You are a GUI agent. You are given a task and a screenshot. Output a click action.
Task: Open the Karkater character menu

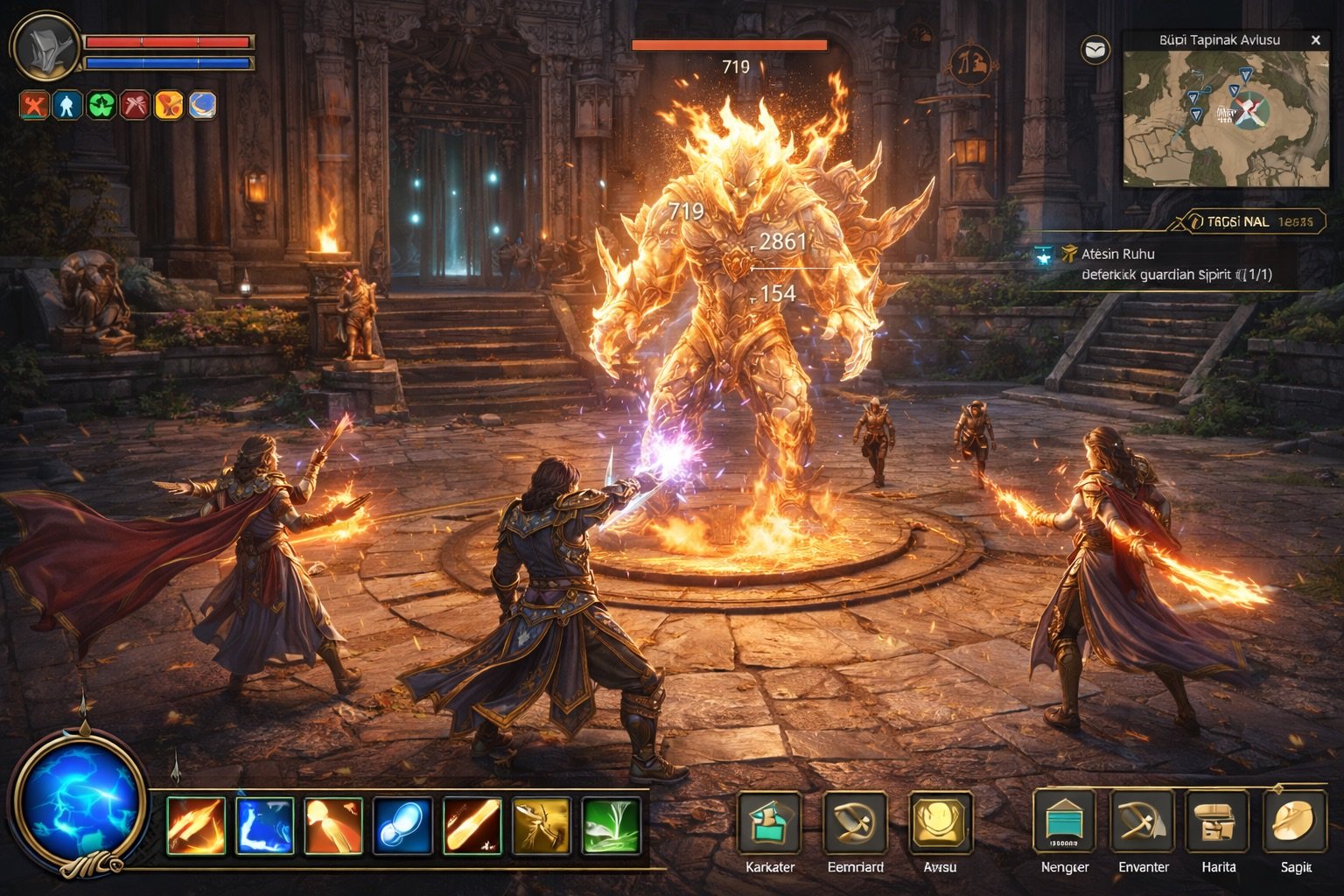(x=769, y=823)
